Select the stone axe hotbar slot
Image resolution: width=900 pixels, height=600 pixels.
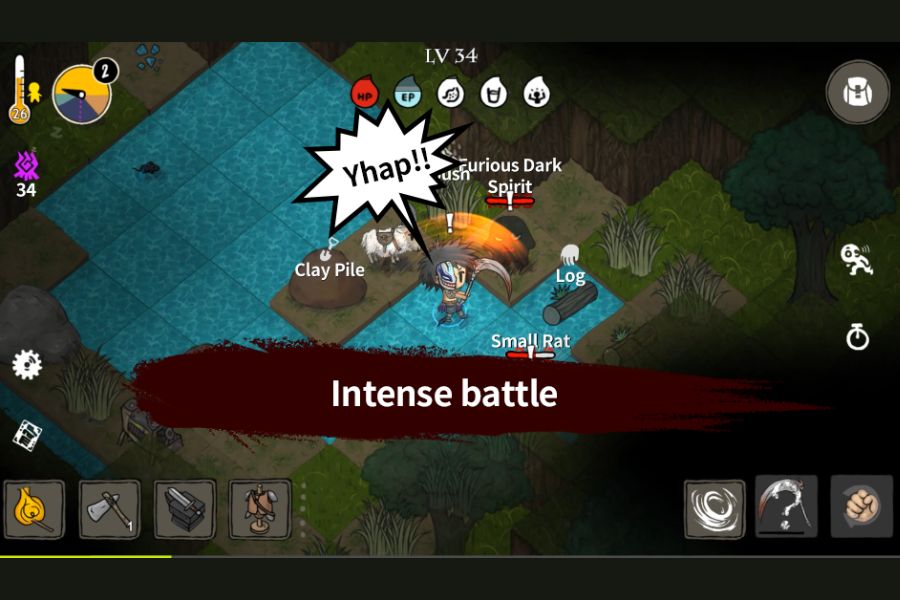point(109,509)
